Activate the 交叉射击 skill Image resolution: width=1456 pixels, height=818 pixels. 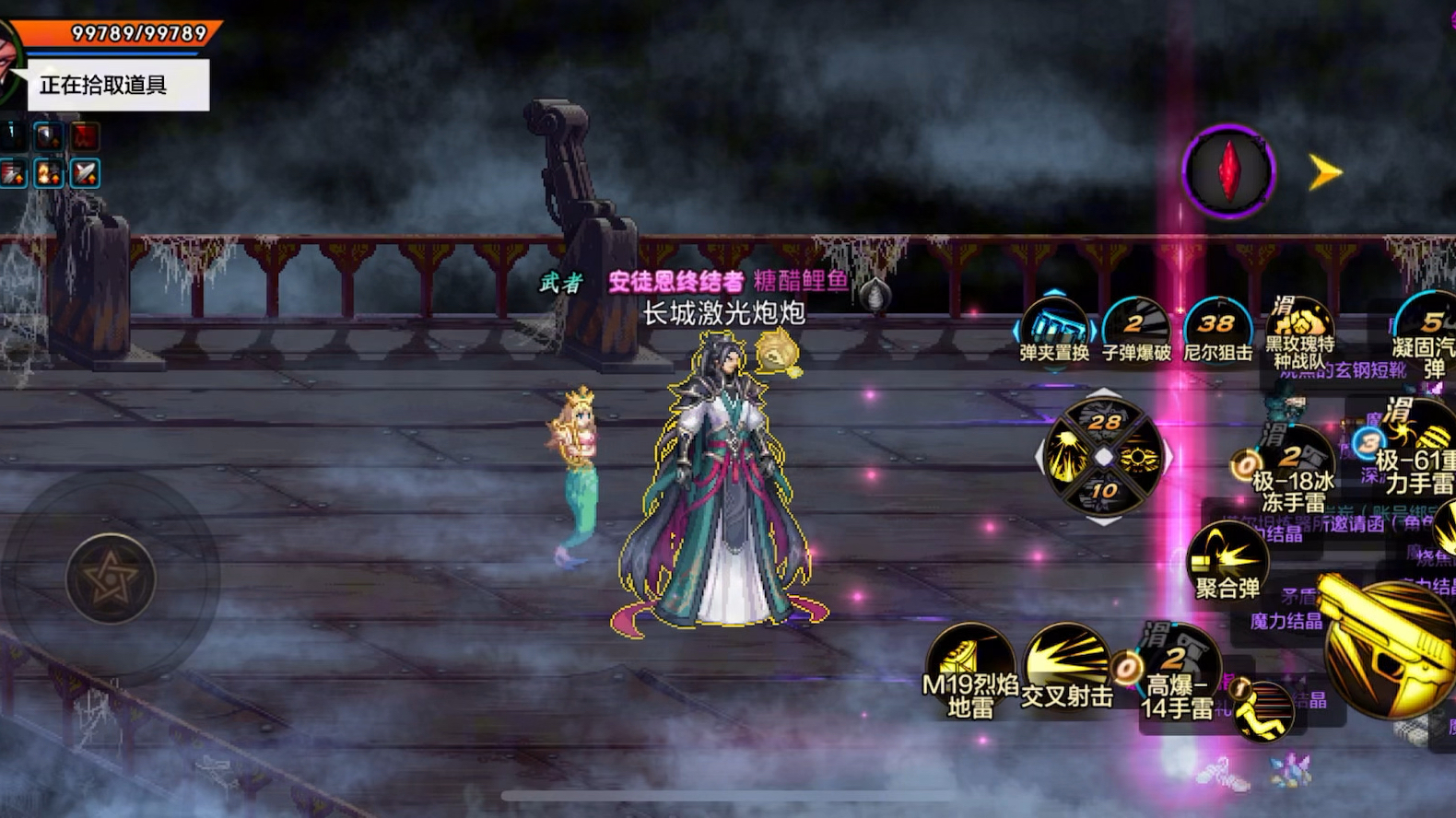[x=1067, y=665]
